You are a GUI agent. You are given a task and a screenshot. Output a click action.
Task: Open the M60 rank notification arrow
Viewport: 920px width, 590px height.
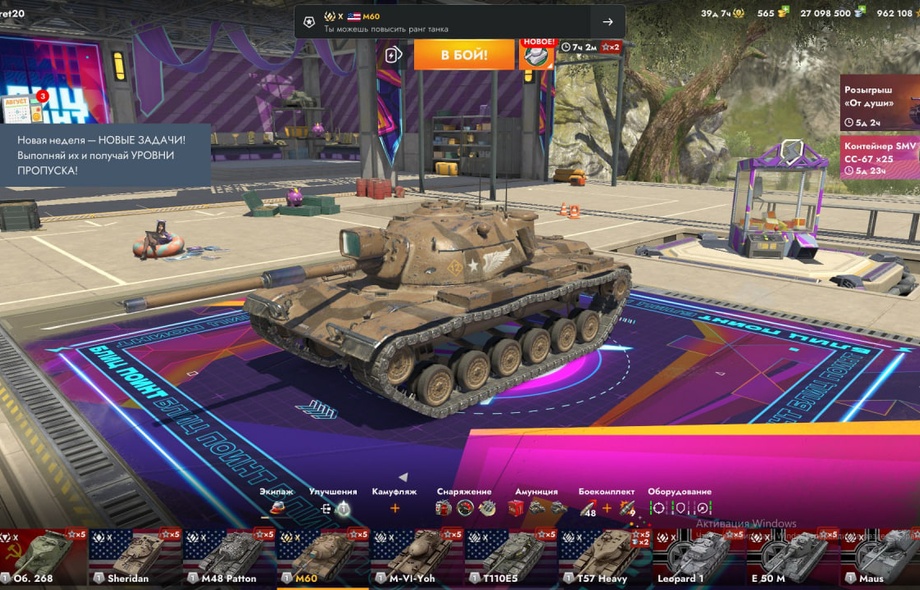[x=607, y=22]
